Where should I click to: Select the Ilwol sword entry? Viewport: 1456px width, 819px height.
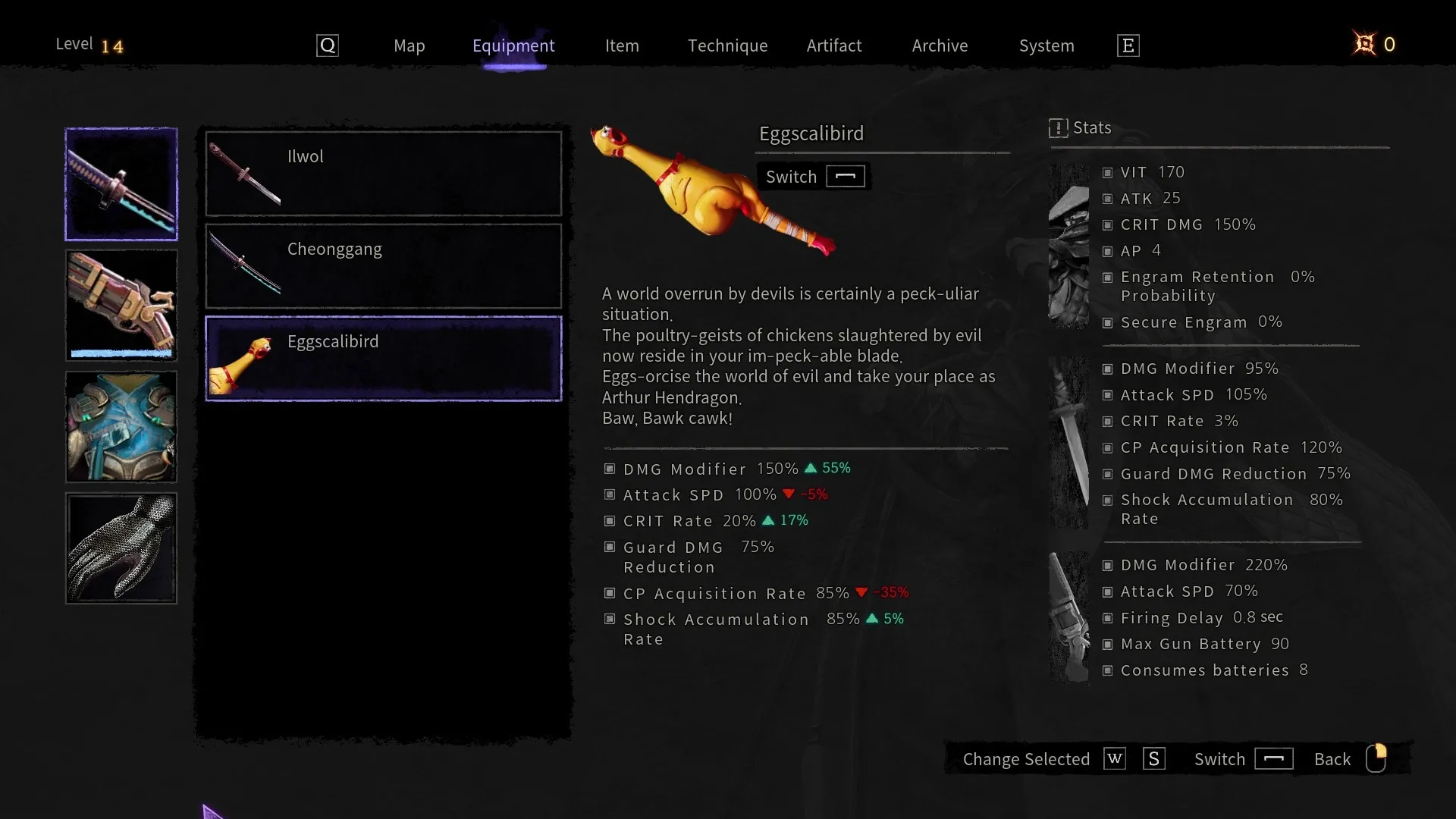384,174
